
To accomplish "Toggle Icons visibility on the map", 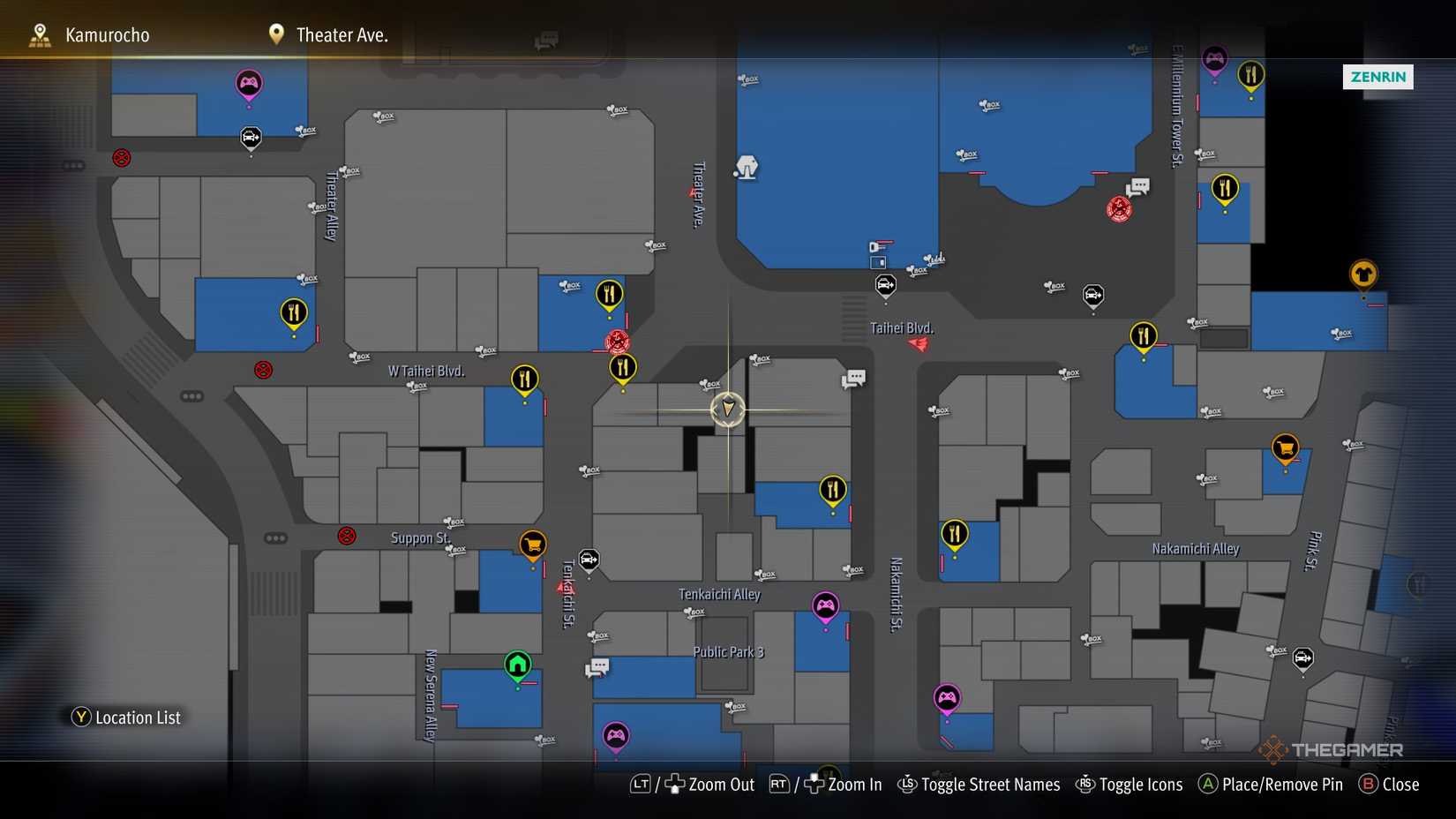I will click(x=1141, y=784).
